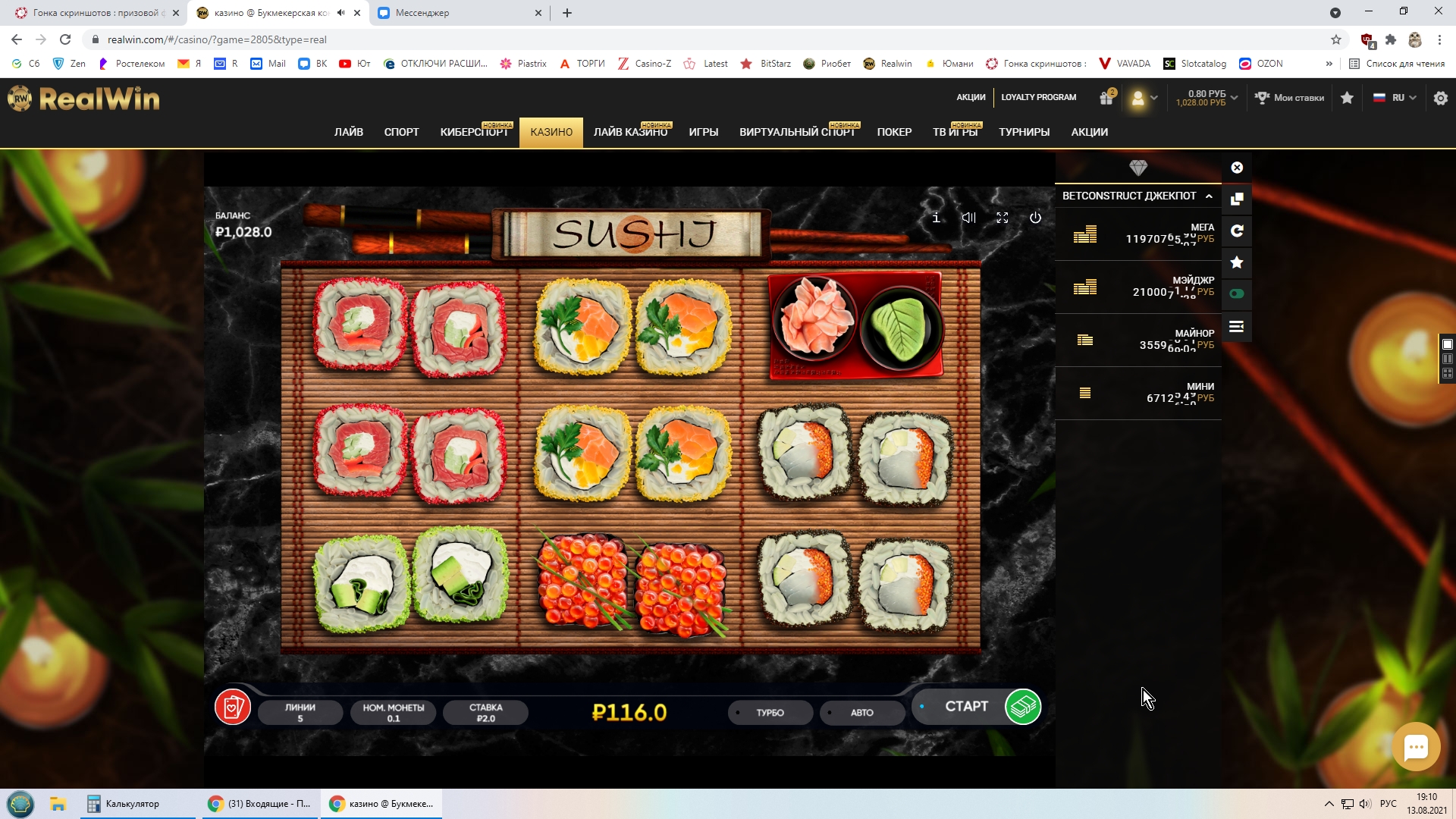The width and height of the screenshot is (1456, 819).
Task: Close the game side panel
Action: tap(1237, 168)
